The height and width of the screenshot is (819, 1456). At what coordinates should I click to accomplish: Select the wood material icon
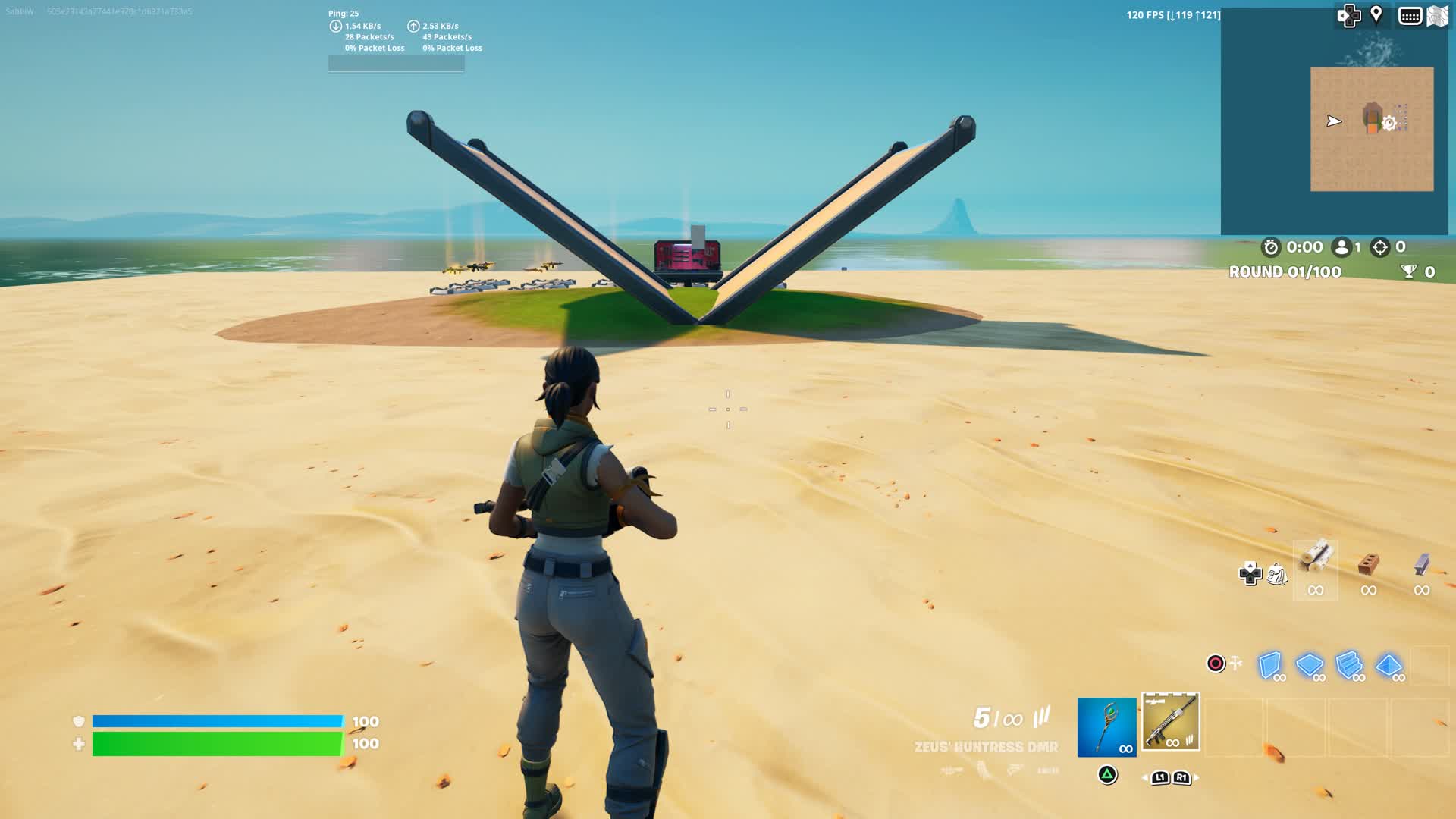pyautogui.click(x=1314, y=563)
